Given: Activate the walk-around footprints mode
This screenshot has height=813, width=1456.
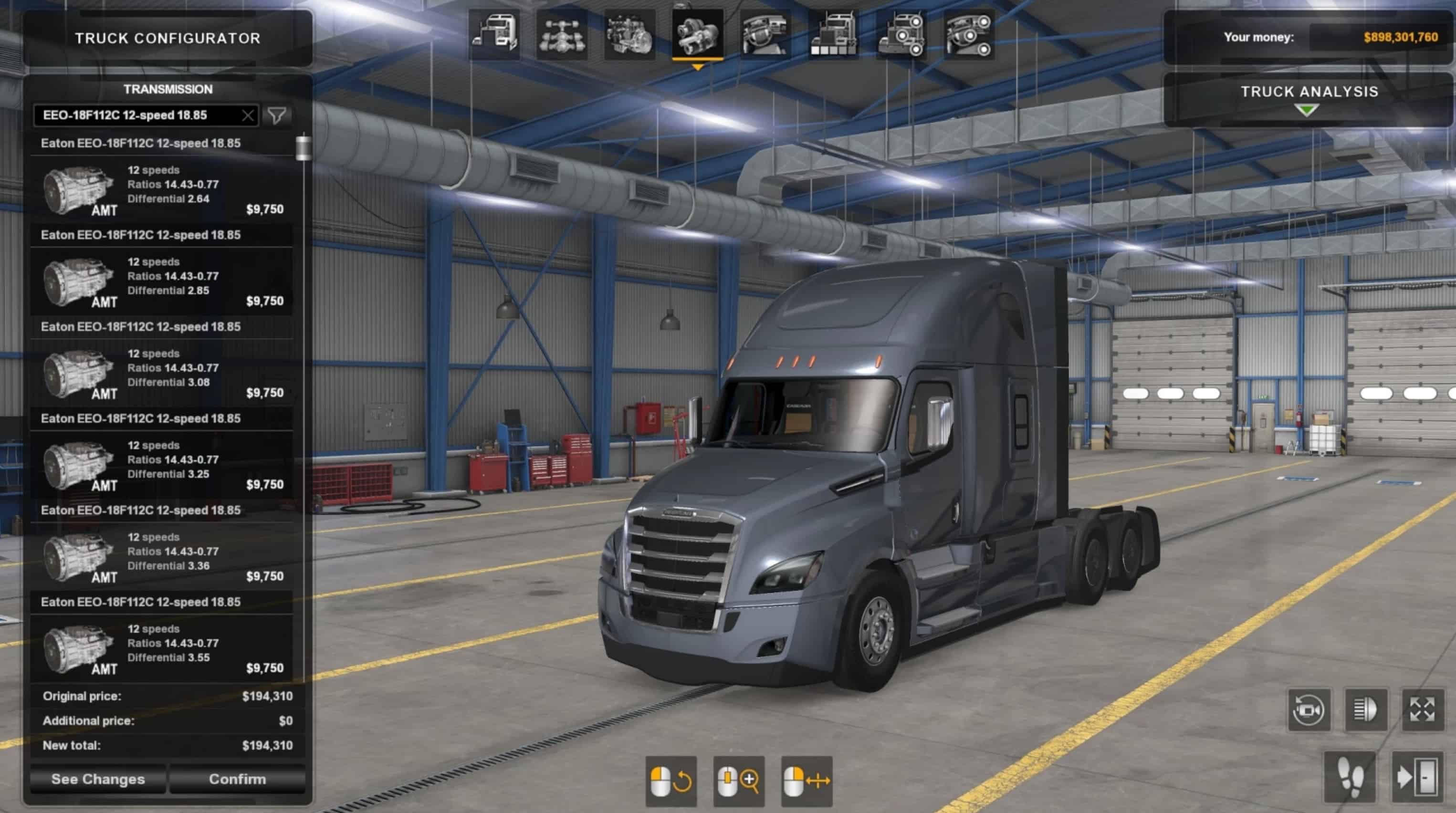Looking at the screenshot, I should tap(1351, 778).
